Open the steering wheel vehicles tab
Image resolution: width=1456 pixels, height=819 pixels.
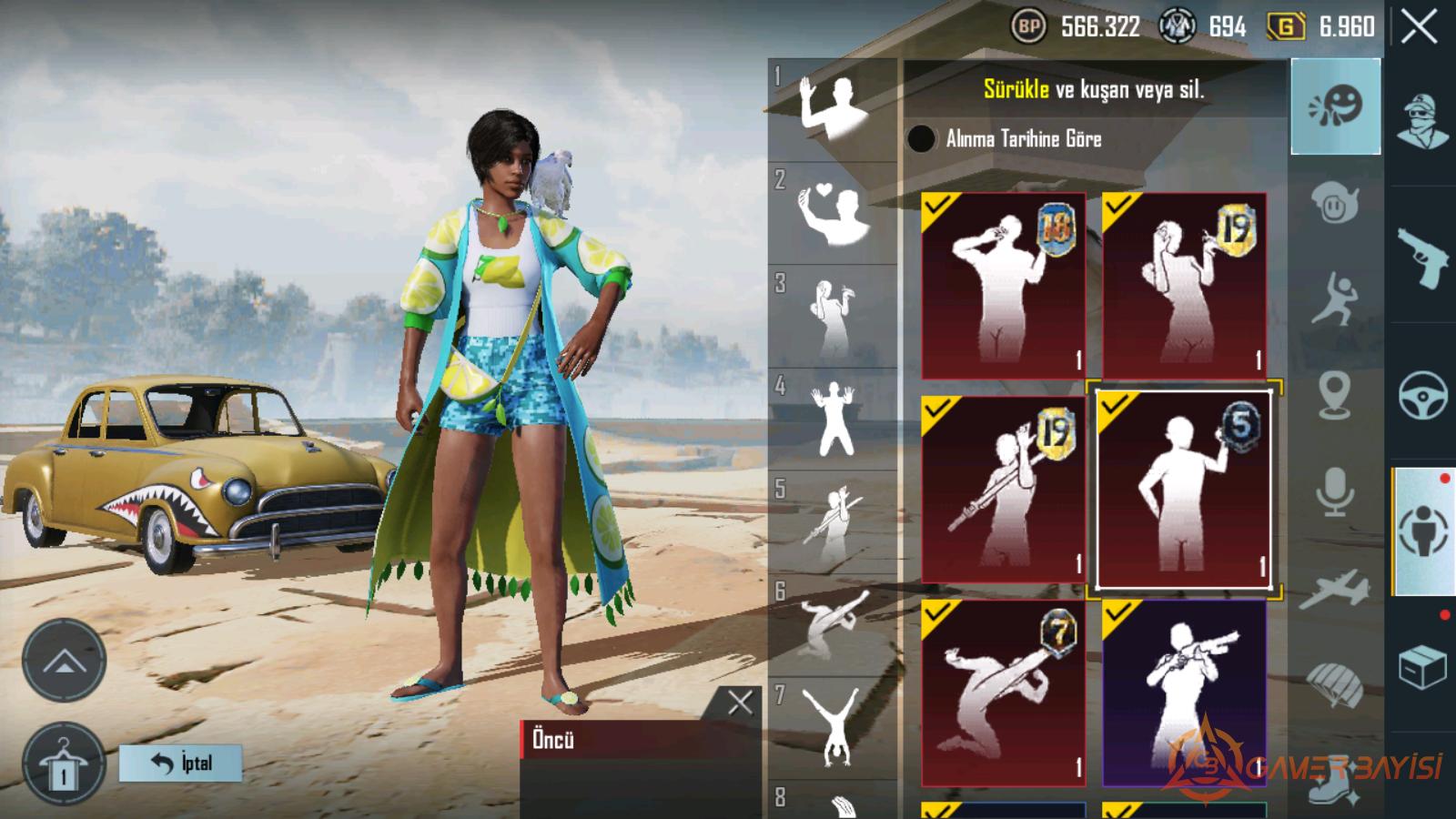pyautogui.click(x=1423, y=395)
